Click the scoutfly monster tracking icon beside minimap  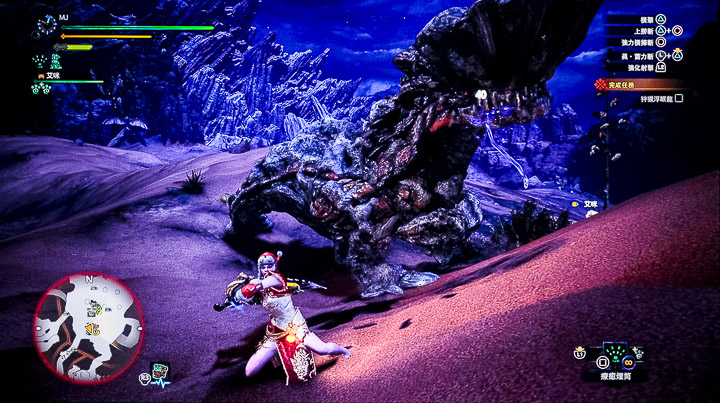(160, 372)
